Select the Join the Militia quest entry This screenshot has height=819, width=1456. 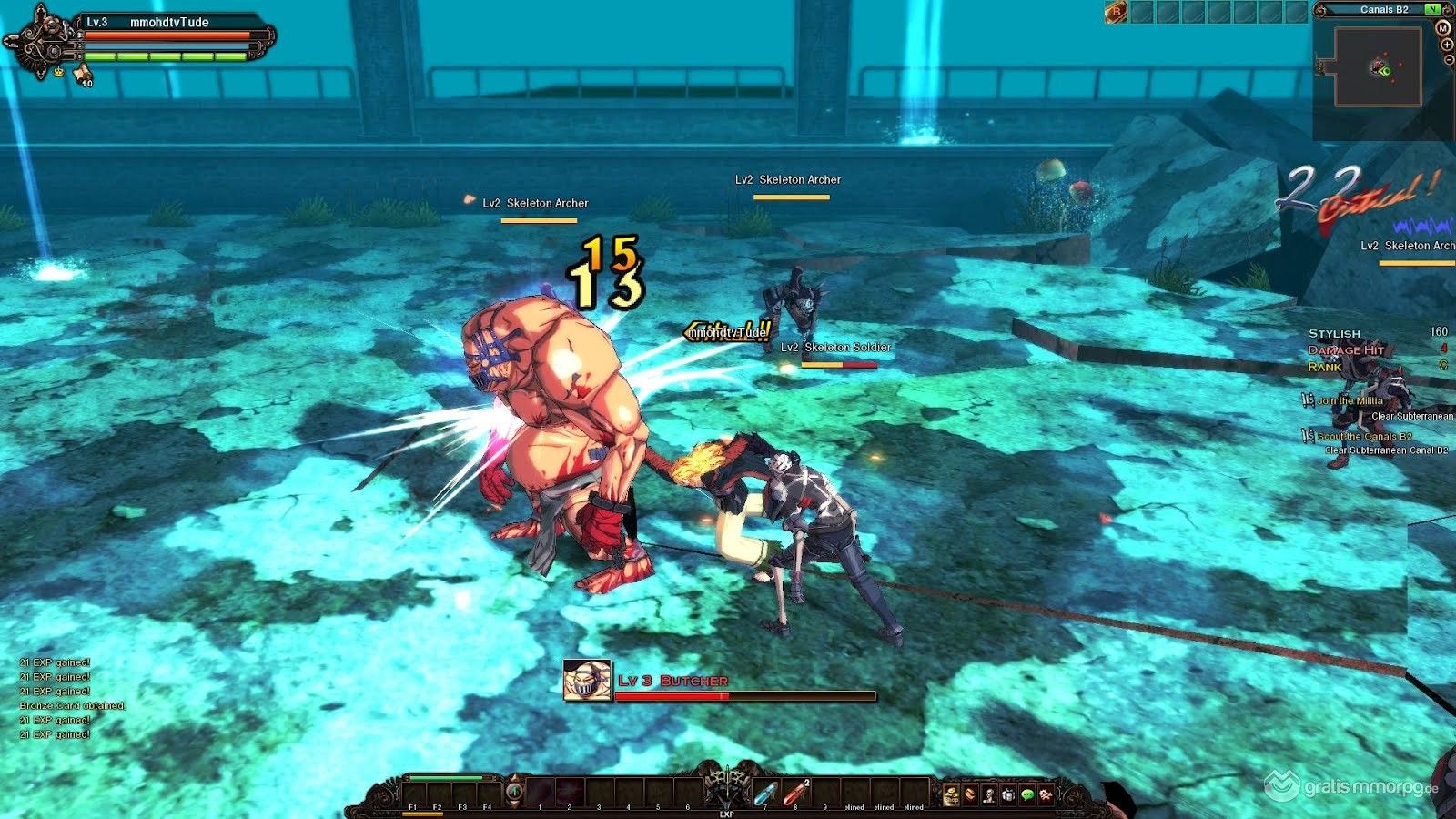tap(1350, 400)
